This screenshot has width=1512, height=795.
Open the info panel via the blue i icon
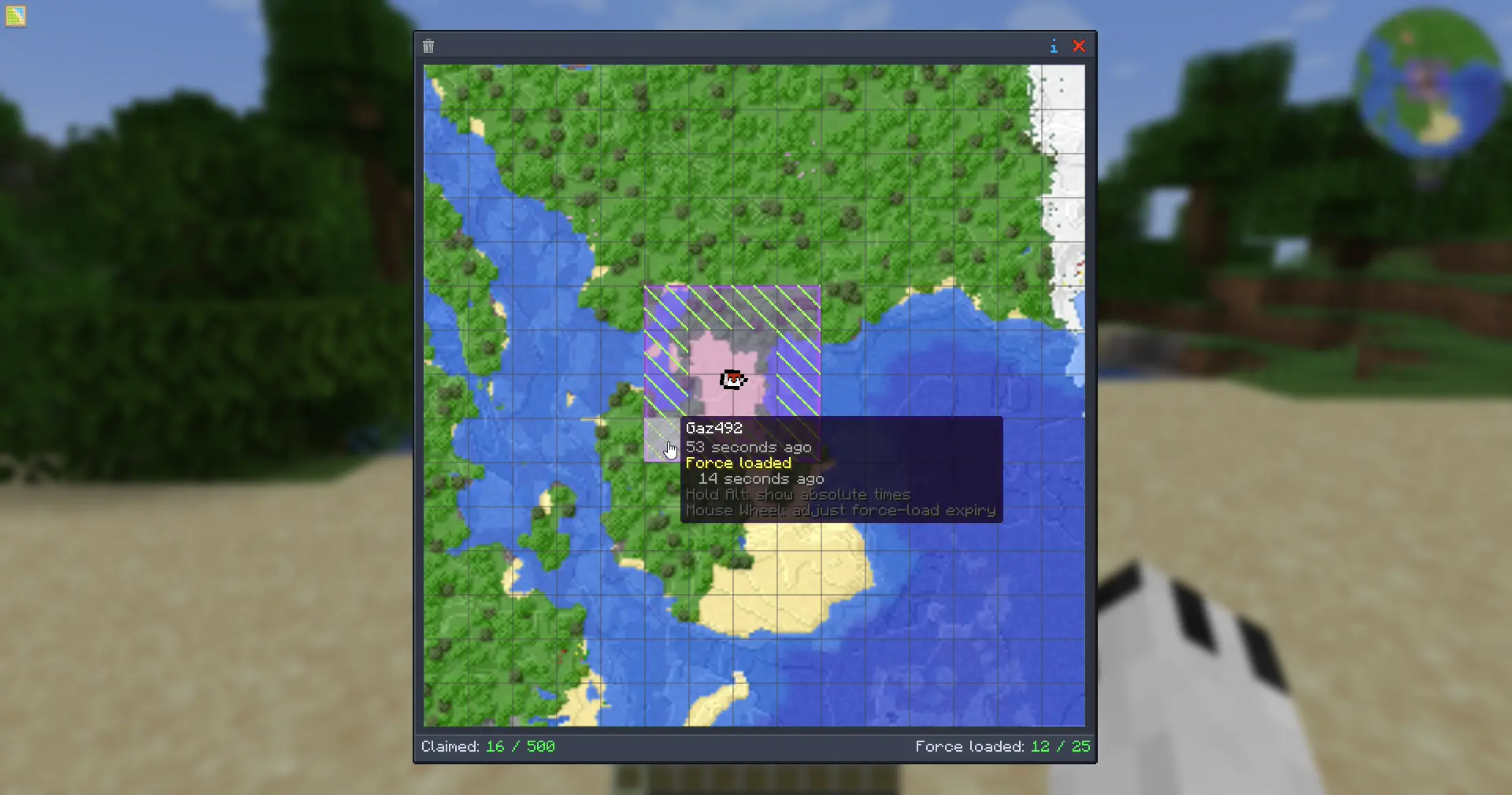coord(1054,46)
